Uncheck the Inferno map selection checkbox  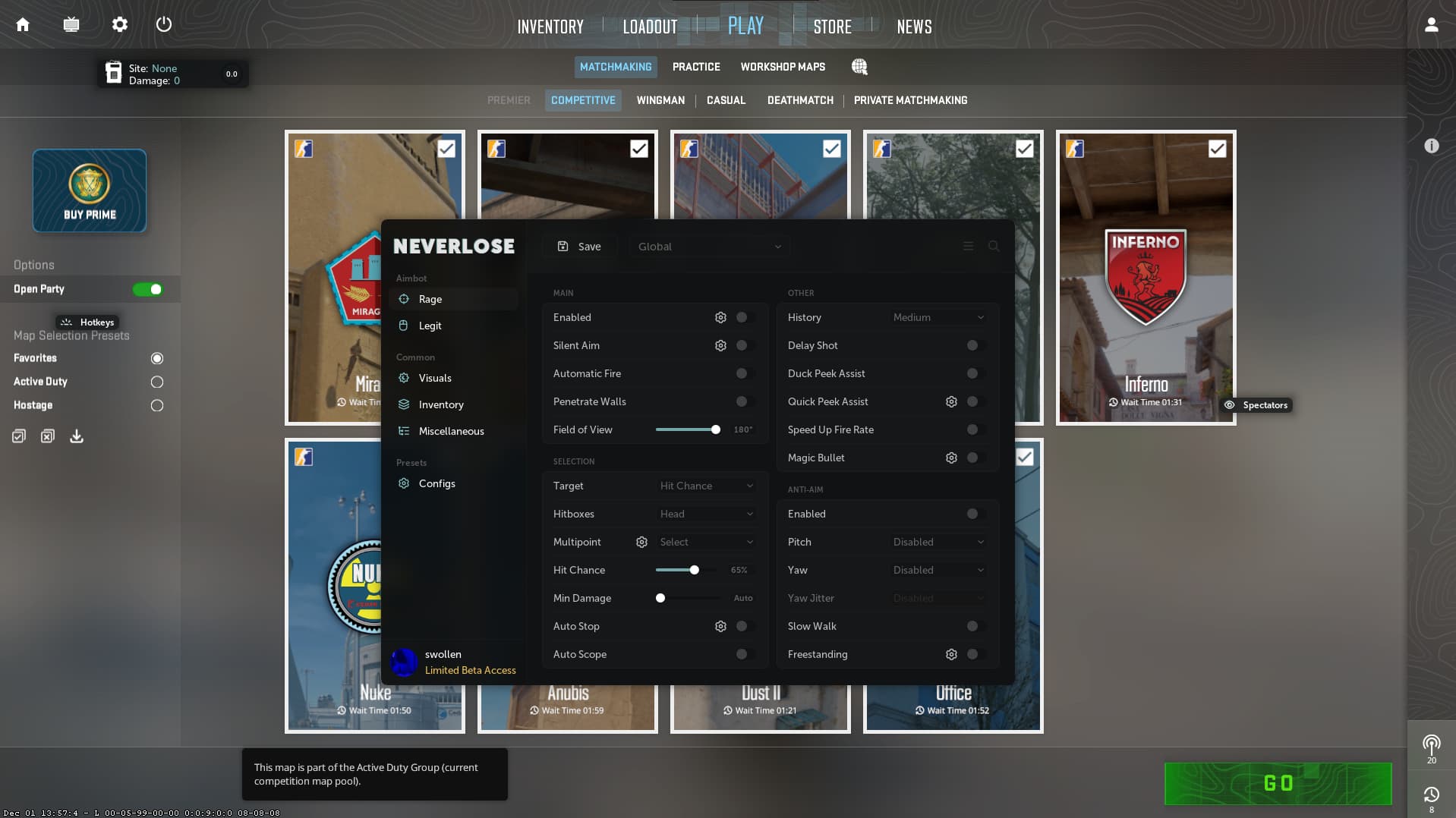coord(1218,149)
